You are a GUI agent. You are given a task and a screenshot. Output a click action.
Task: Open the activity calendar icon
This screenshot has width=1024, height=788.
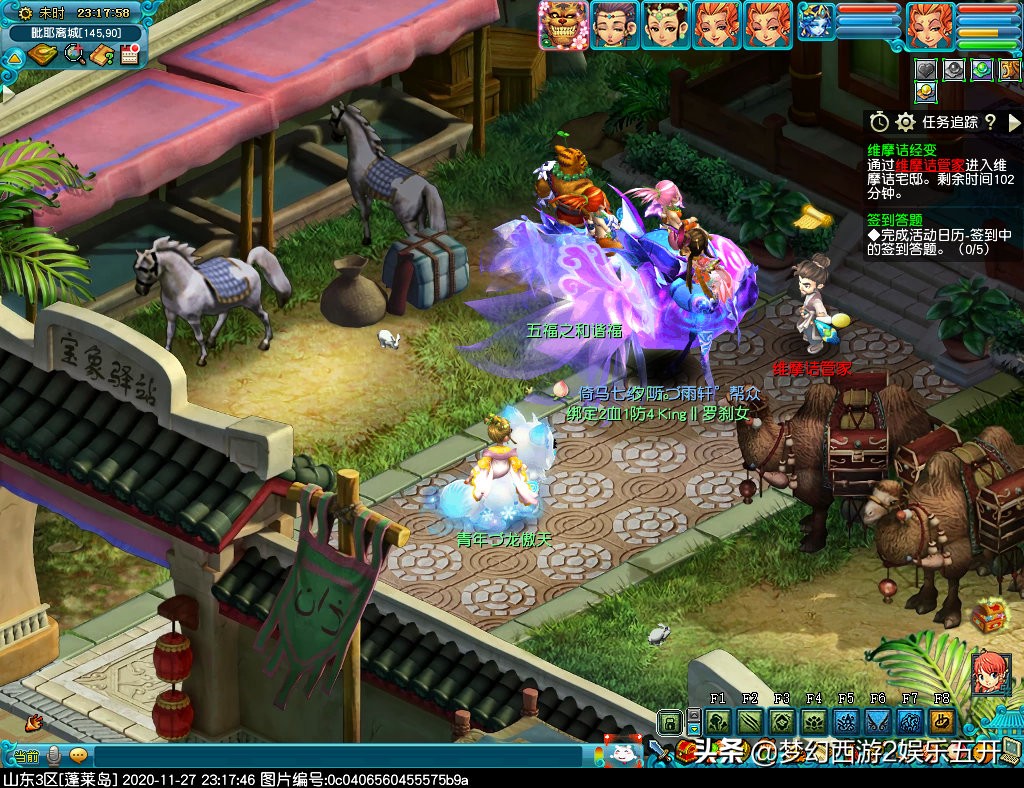(x=128, y=54)
